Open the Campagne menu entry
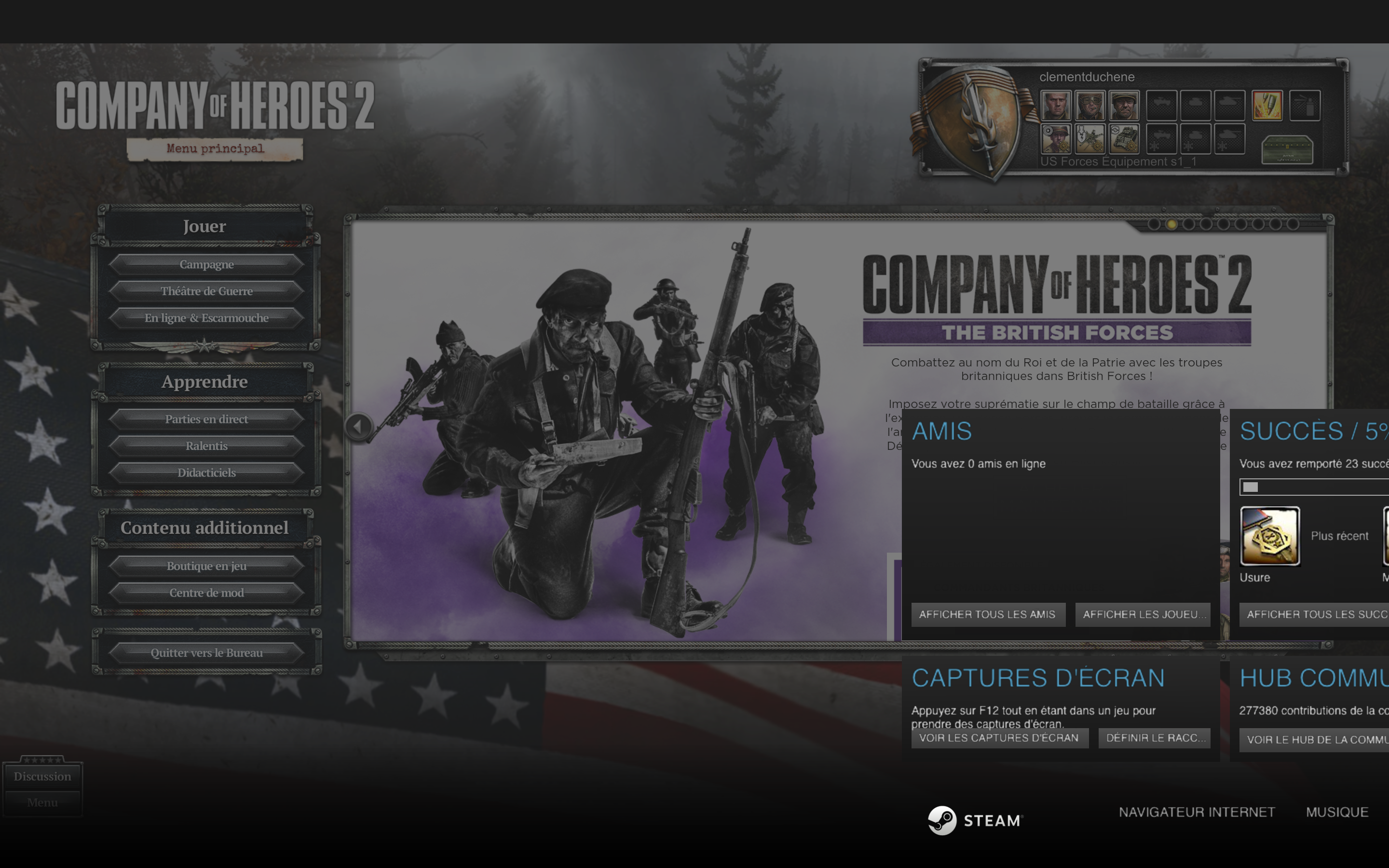Screen dimensions: 1389x868 206,265
